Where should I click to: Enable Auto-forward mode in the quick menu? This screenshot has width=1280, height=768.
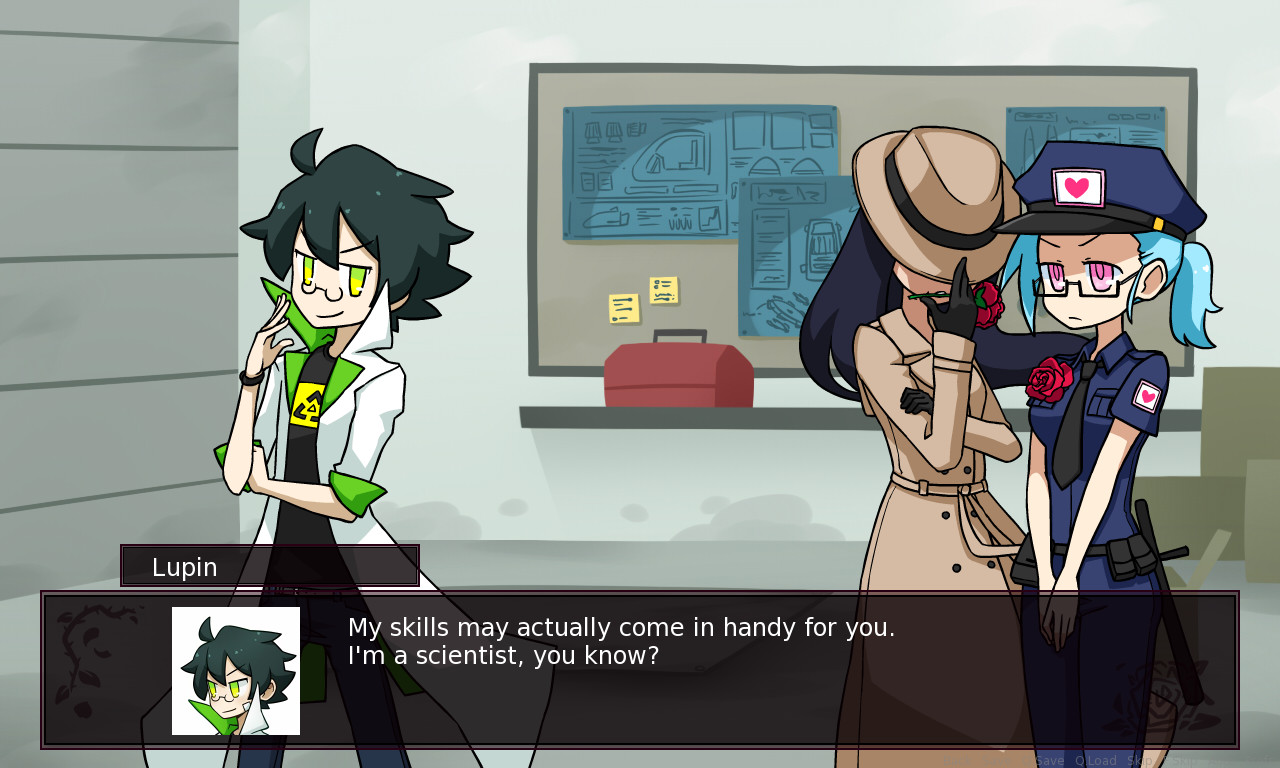1215,760
